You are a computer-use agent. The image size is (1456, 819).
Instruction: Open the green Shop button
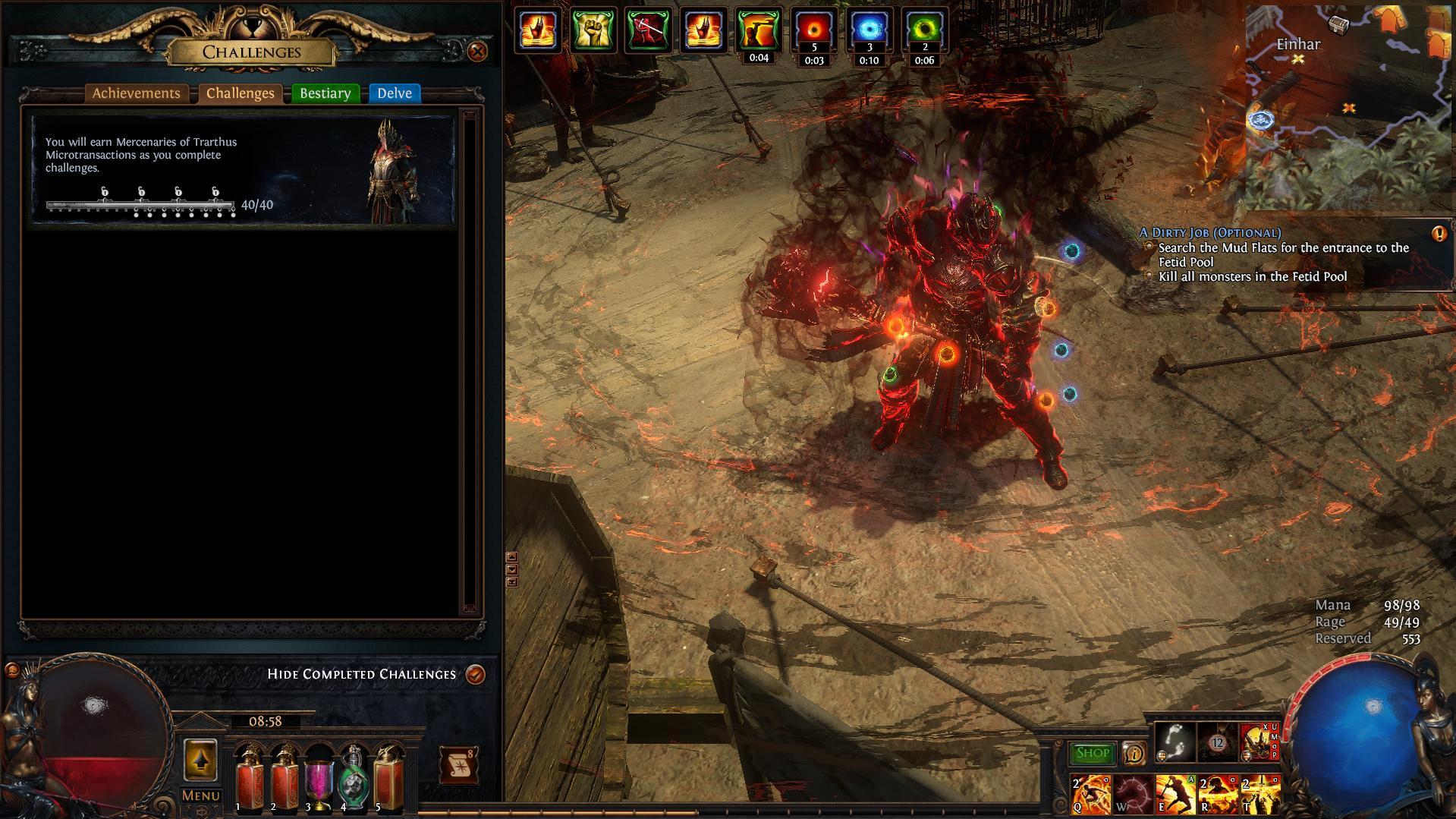tap(1092, 753)
